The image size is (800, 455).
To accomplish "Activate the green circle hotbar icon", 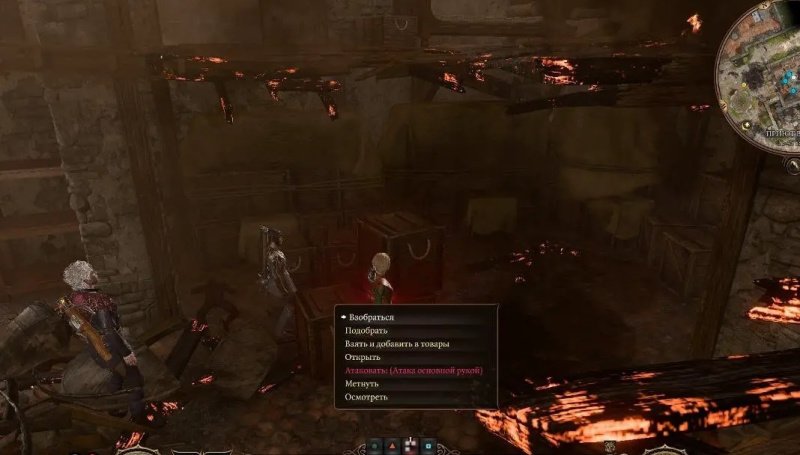I will (x=375, y=446).
